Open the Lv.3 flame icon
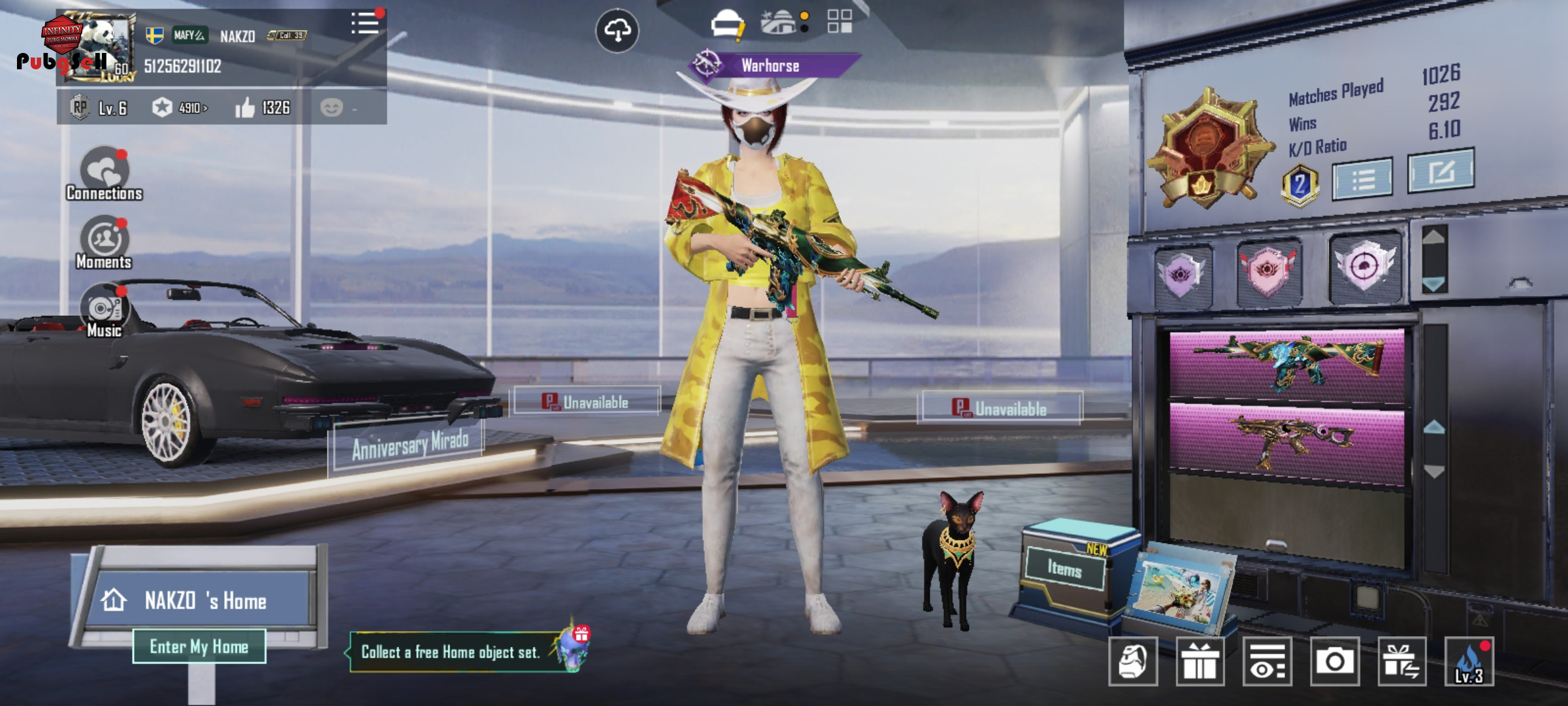1568x706 pixels. pos(1469,662)
